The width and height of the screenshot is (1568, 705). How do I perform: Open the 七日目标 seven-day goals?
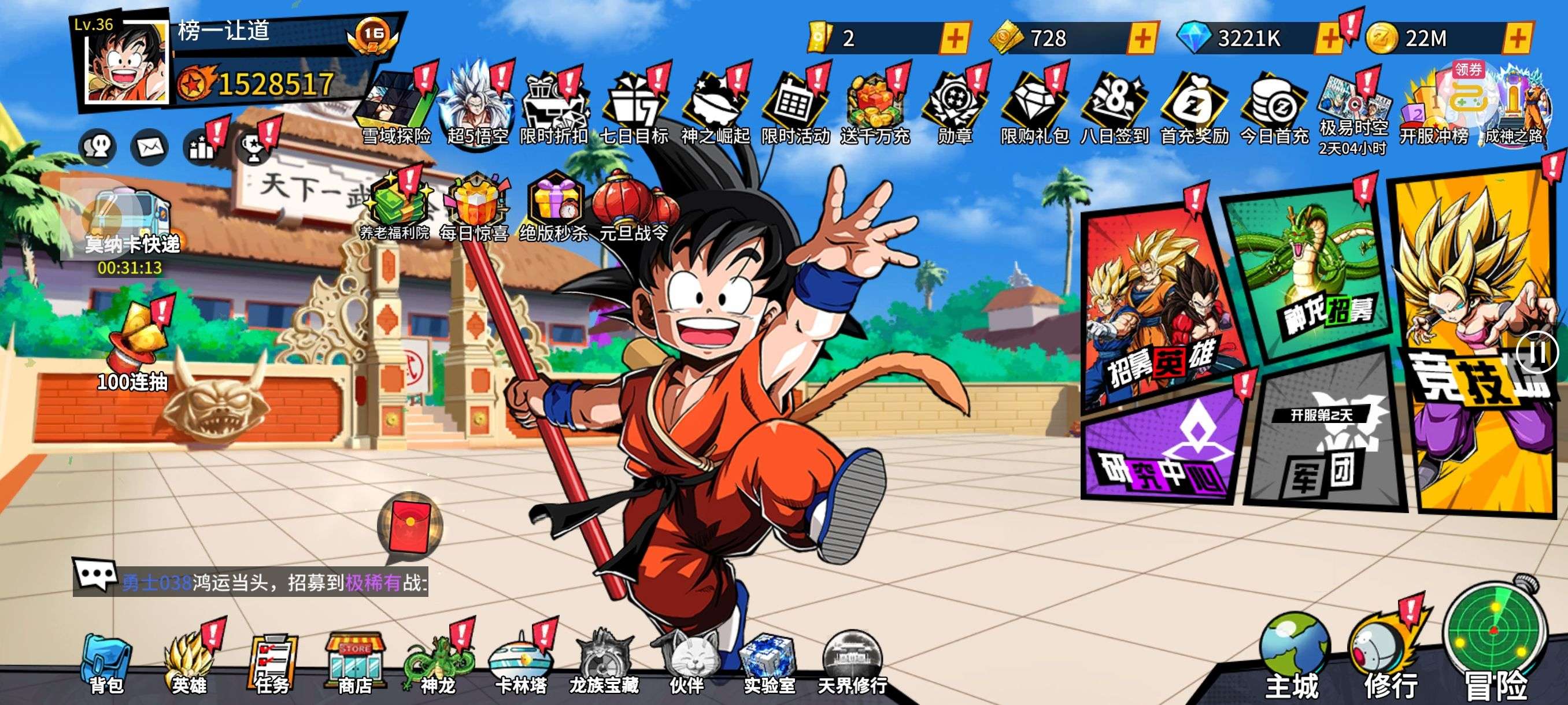(x=634, y=109)
